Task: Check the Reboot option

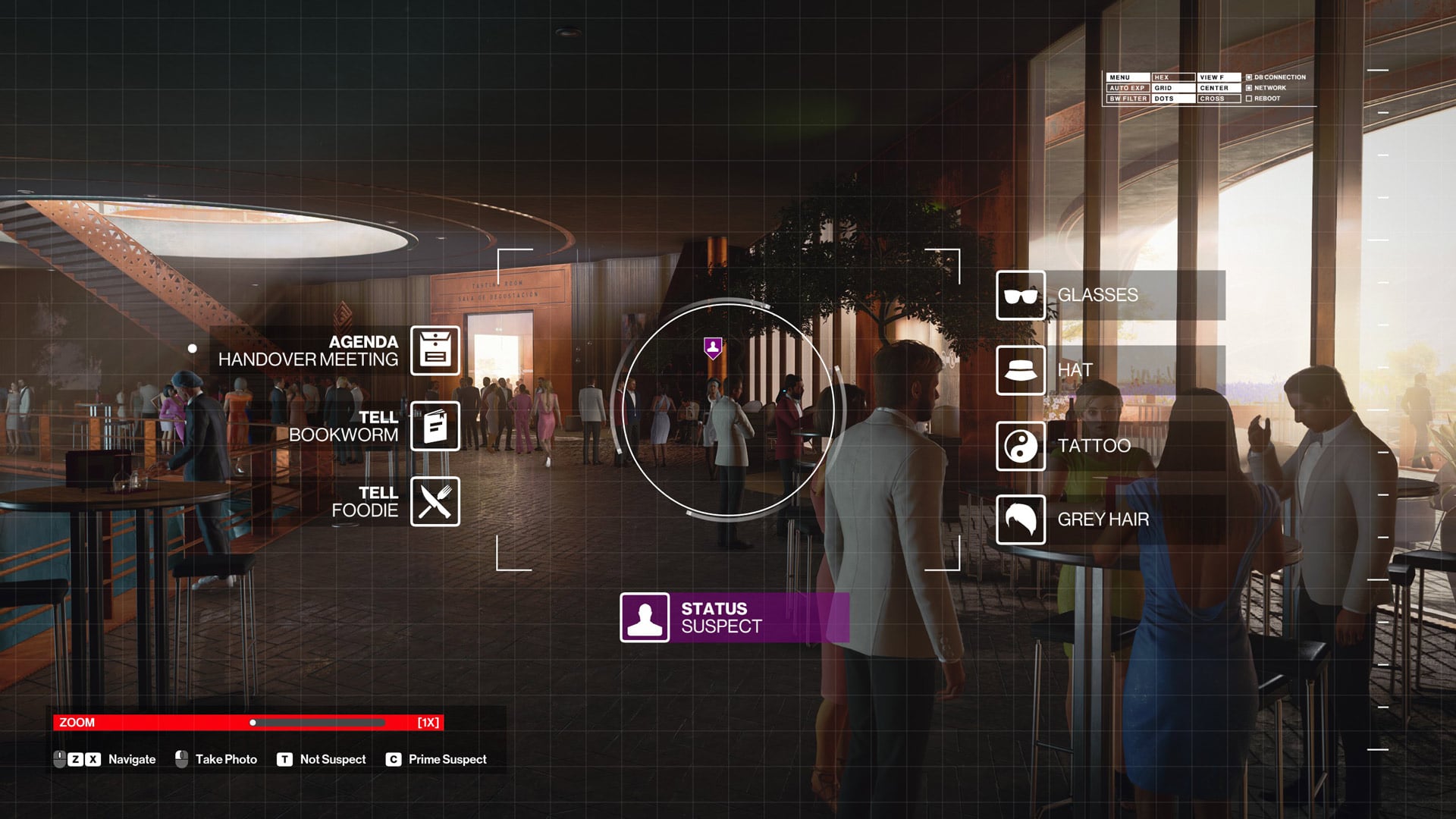Action: pos(1247,99)
